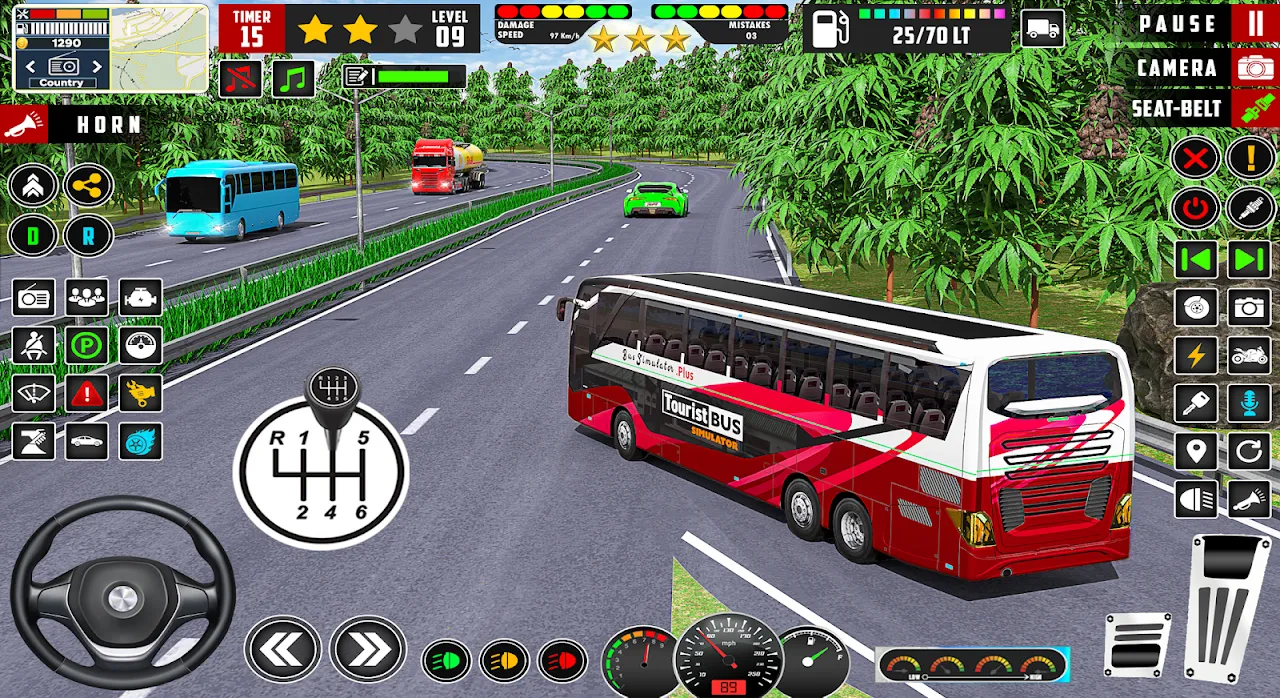This screenshot has height=698, width=1280.
Task: Honk the horn button
Action: (x=22, y=124)
